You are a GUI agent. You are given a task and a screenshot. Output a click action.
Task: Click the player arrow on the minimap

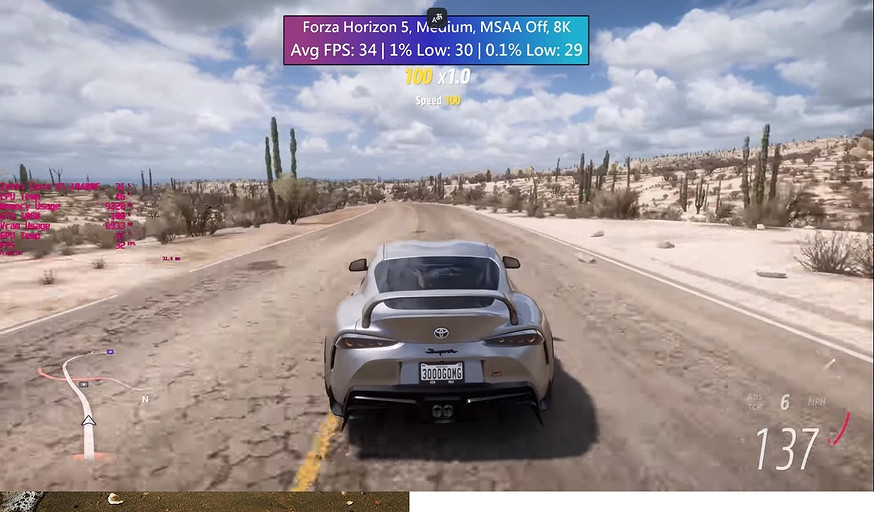tap(88, 421)
